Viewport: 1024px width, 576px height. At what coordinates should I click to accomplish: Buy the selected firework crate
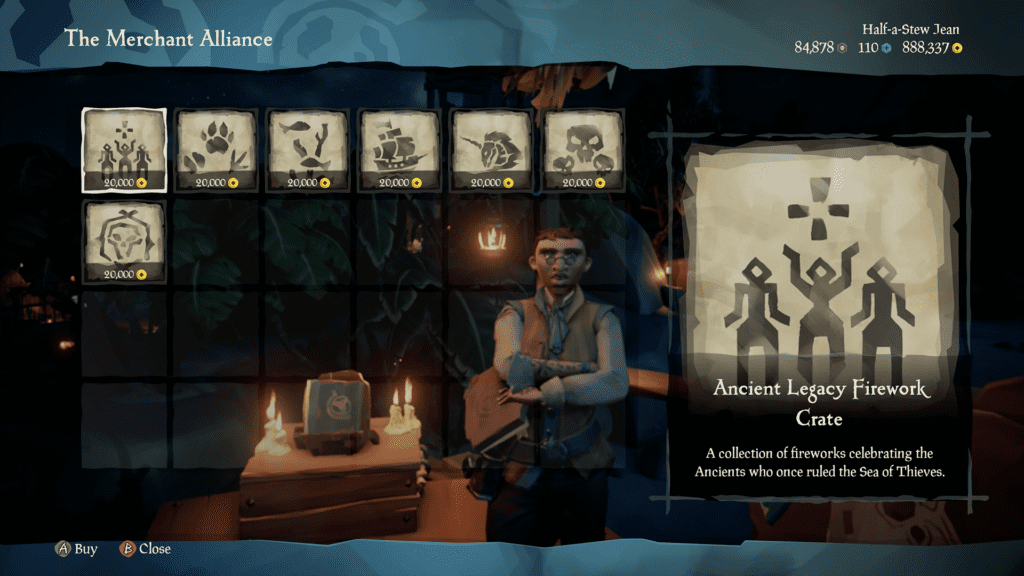[x=77, y=549]
